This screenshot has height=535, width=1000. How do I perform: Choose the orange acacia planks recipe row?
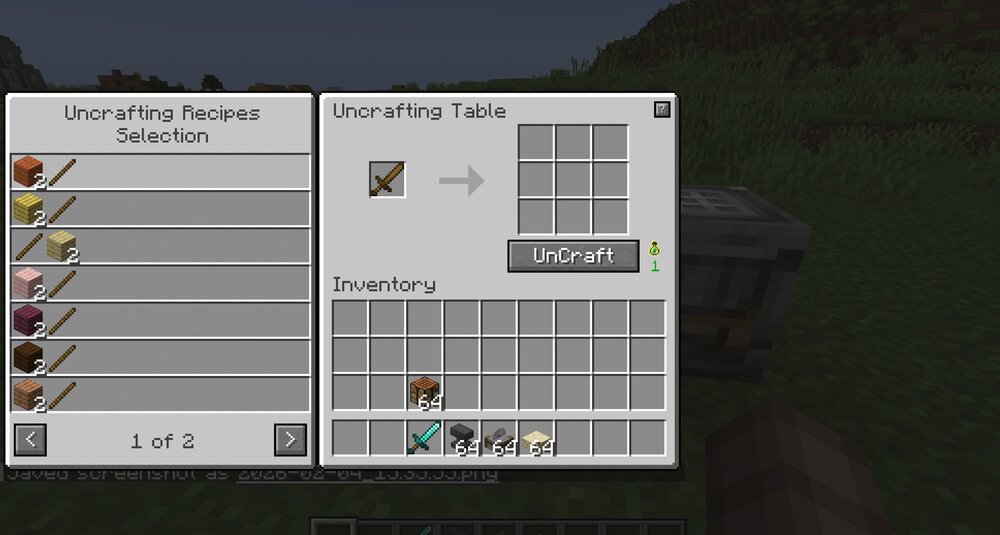[161, 172]
